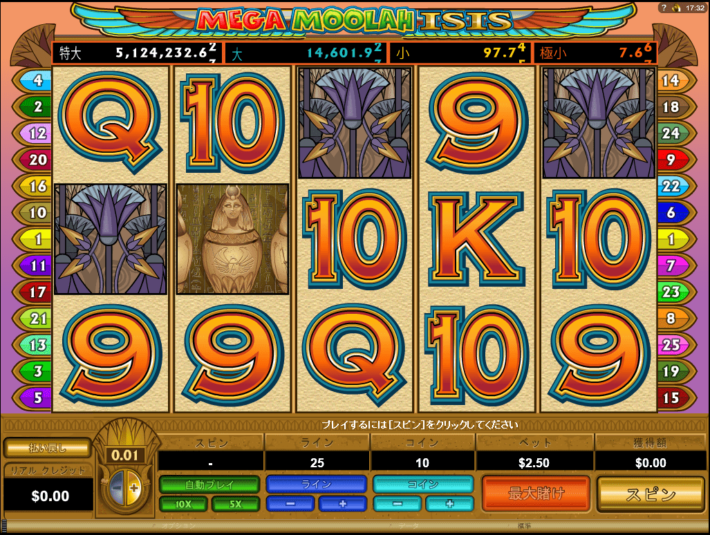Viewport: 710px width, 535px height.
Task: Raise coin value on the round dial's plus
Action: coord(134,487)
